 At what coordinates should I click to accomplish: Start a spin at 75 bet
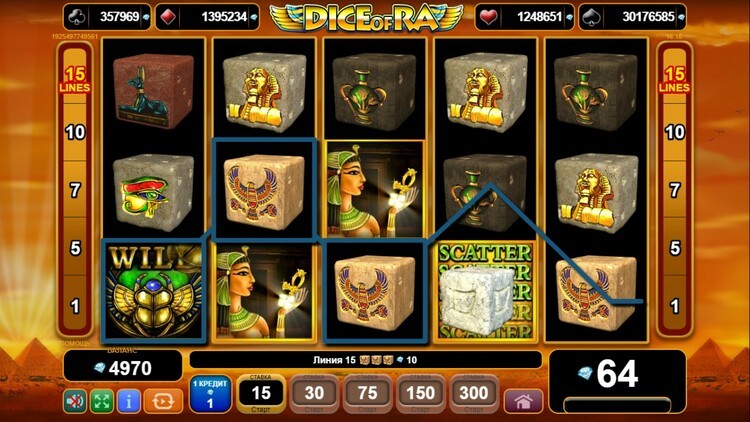point(367,395)
